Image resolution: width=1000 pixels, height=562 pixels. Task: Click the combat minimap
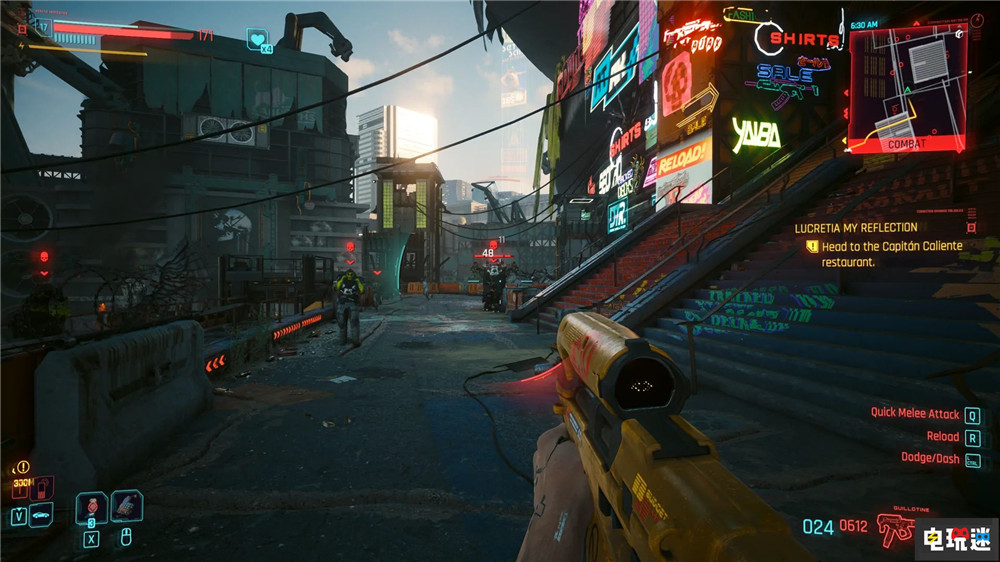[x=908, y=86]
